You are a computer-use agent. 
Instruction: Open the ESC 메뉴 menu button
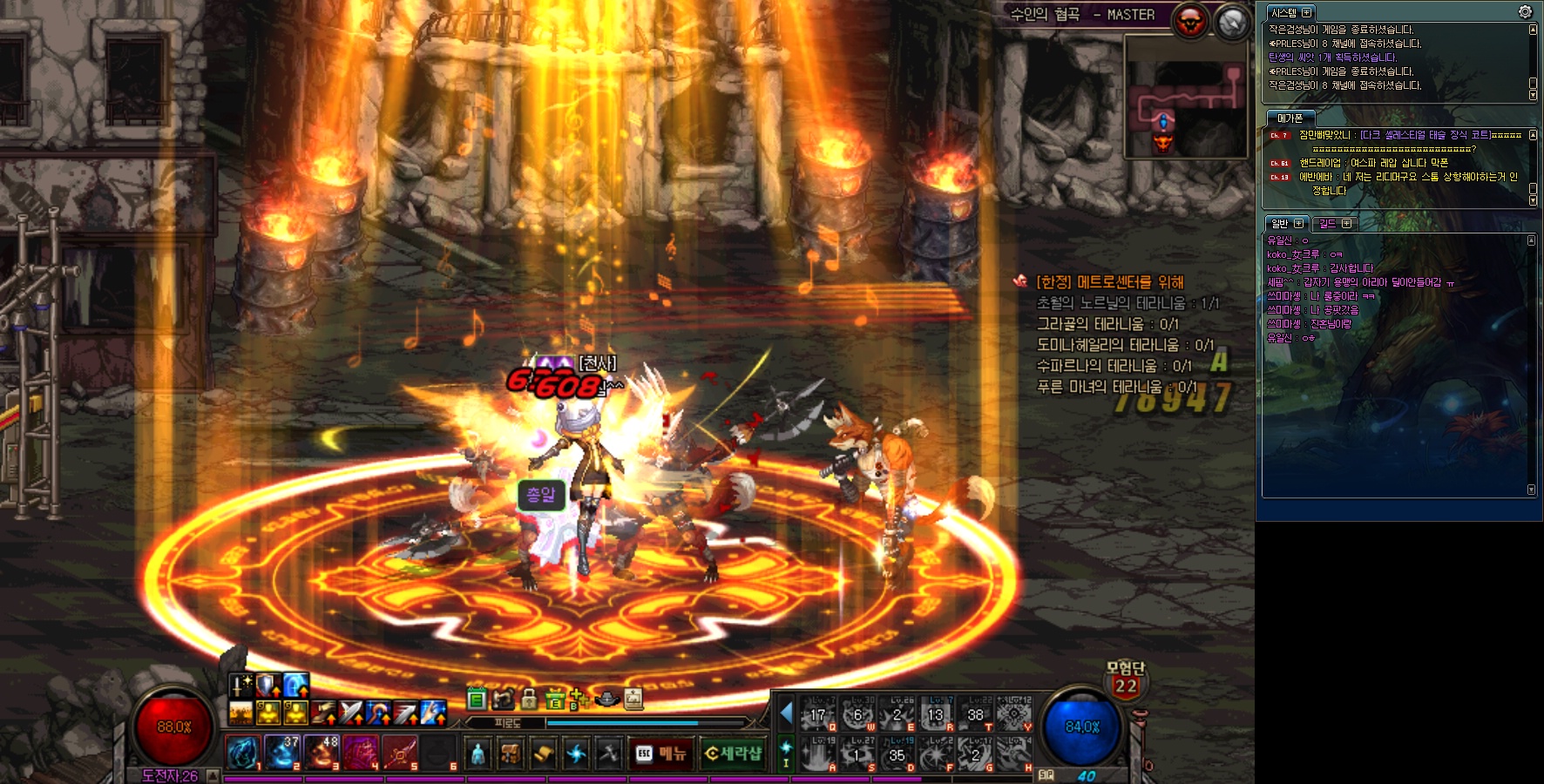tap(660, 754)
